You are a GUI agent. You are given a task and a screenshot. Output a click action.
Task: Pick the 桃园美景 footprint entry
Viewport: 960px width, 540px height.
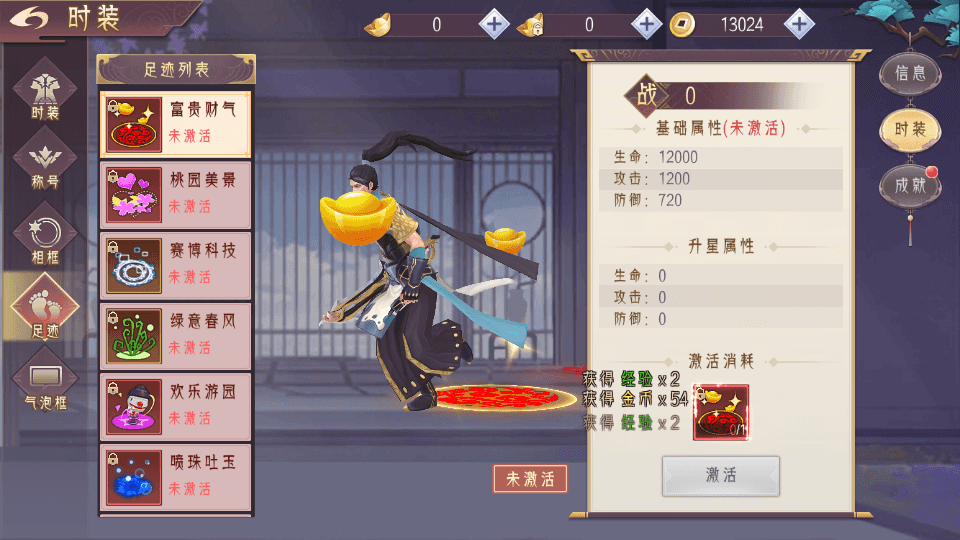175,194
